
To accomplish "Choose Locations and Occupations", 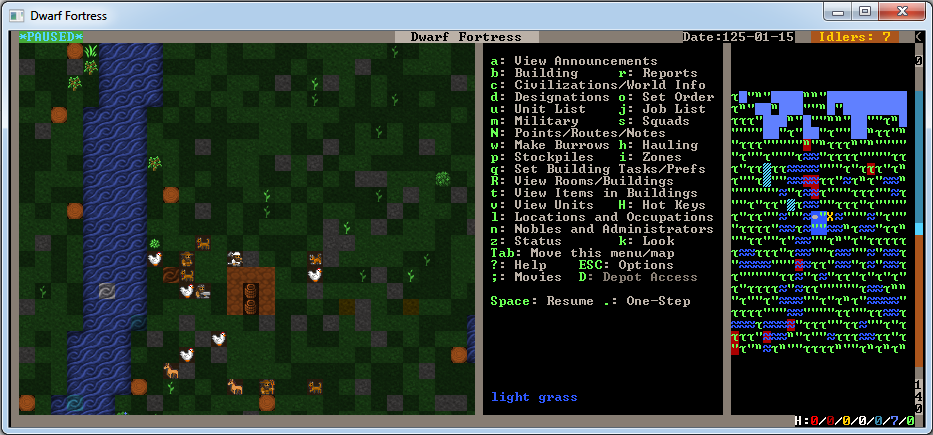I will [602, 217].
